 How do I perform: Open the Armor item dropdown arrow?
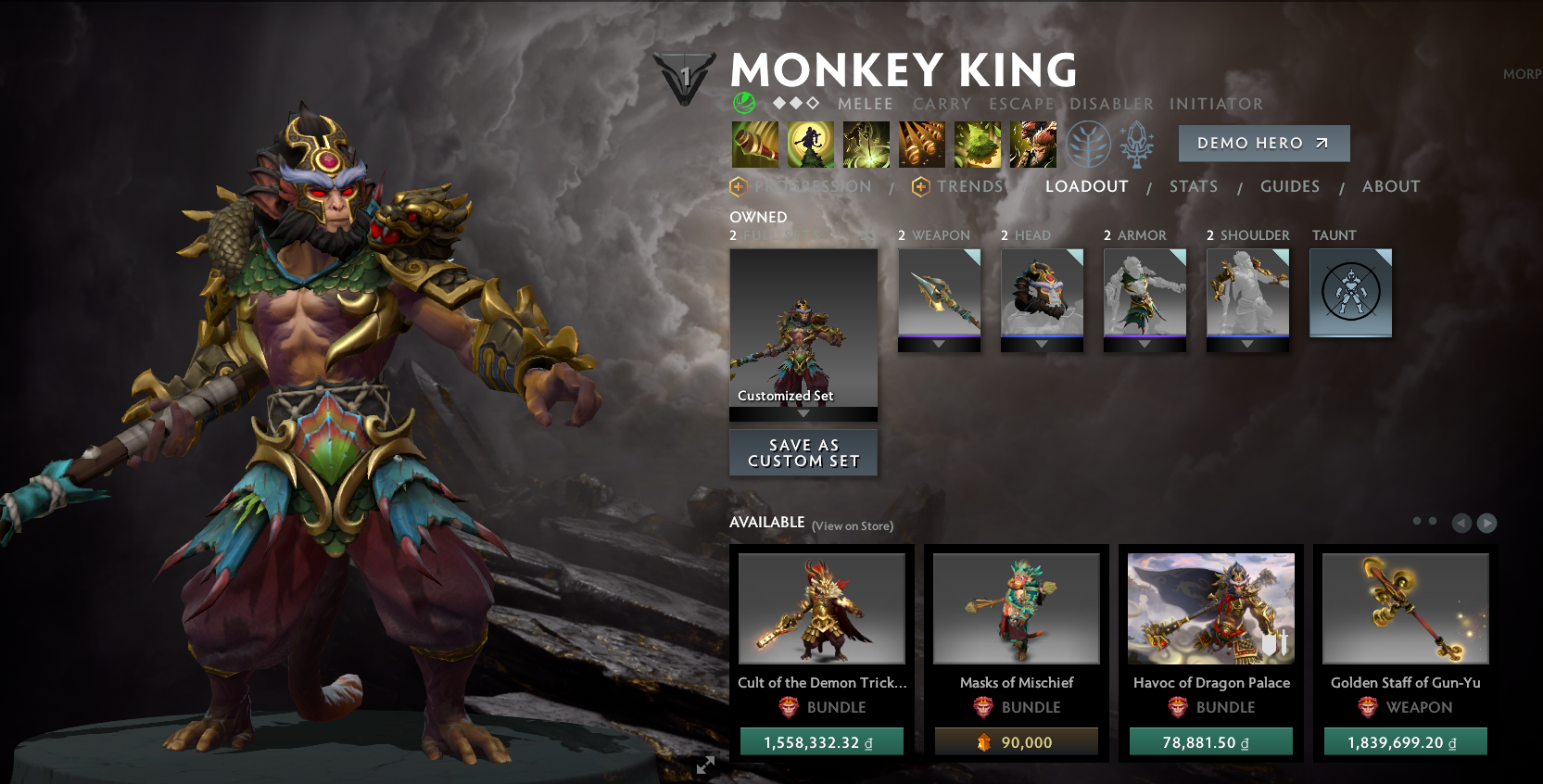click(x=1145, y=342)
